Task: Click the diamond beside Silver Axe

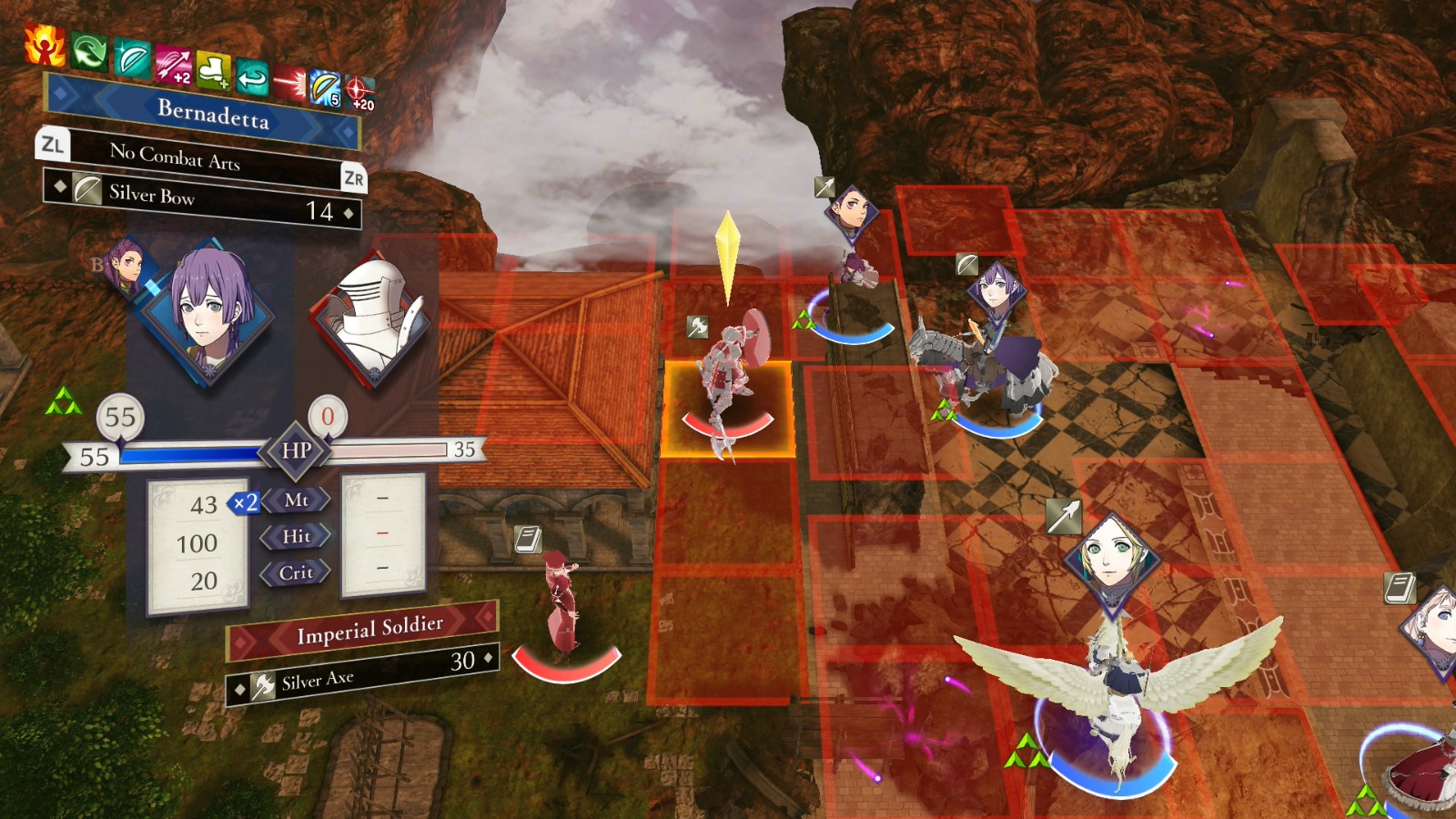Action: [x=238, y=688]
